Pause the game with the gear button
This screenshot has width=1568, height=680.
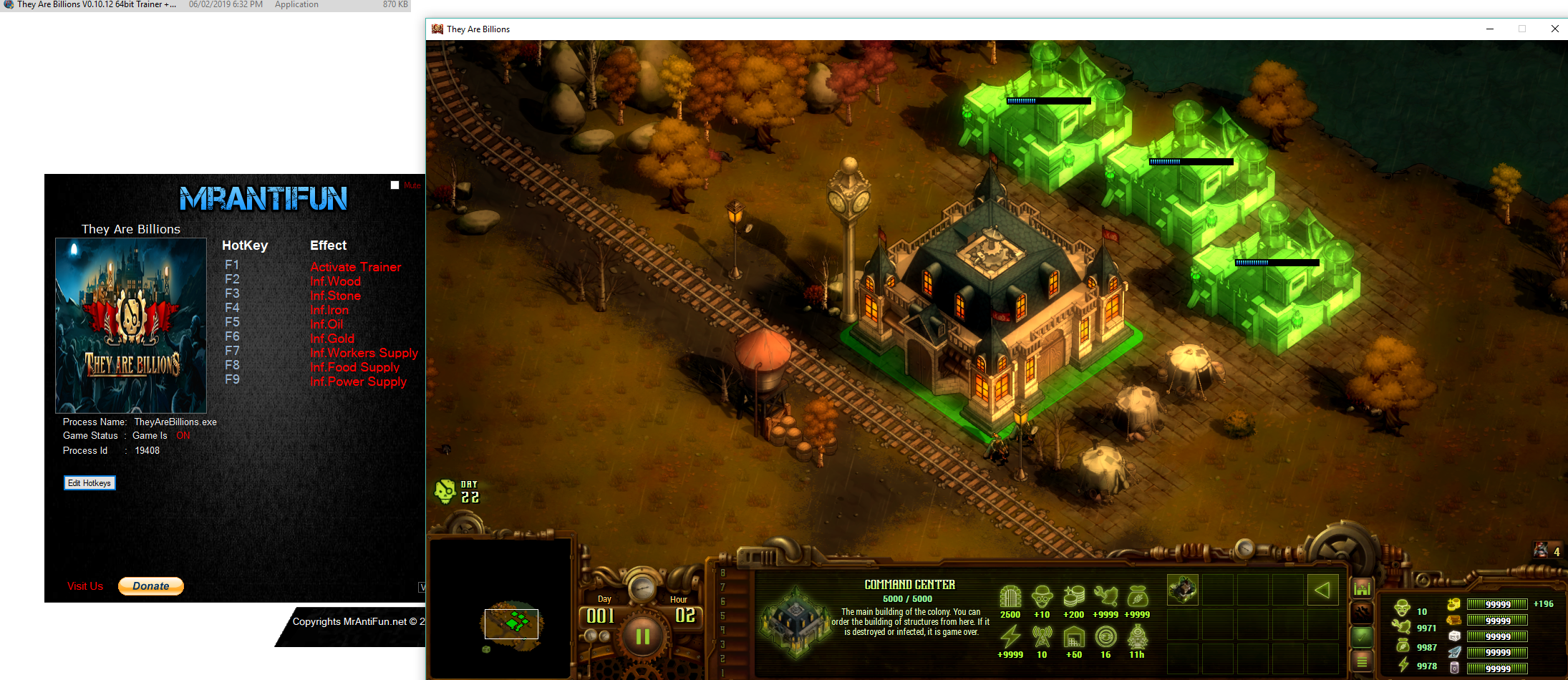(642, 636)
